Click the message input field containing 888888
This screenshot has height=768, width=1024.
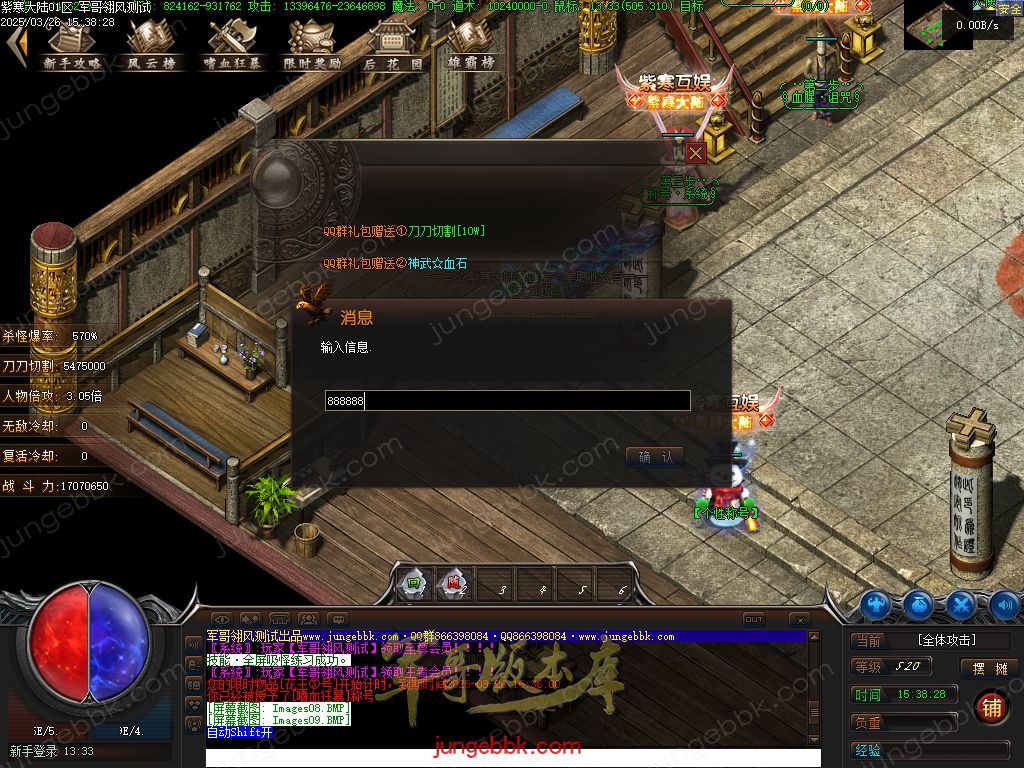[507, 401]
